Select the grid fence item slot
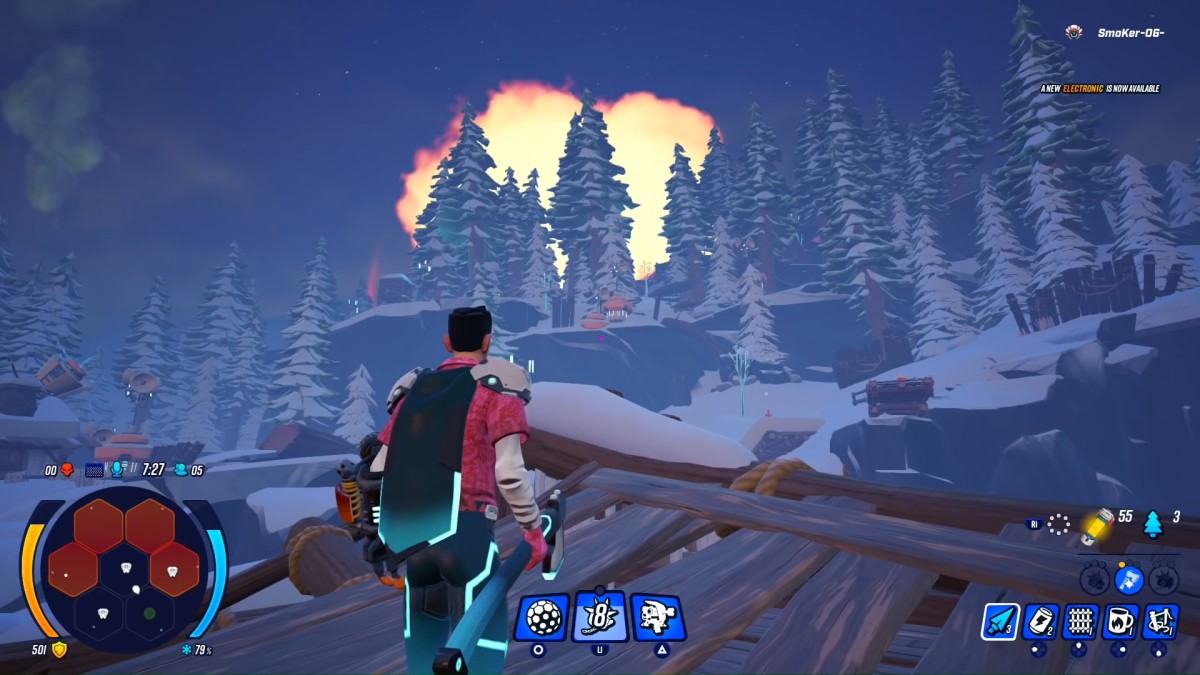The height and width of the screenshot is (675, 1200). pyautogui.click(x=1080, y=621)
